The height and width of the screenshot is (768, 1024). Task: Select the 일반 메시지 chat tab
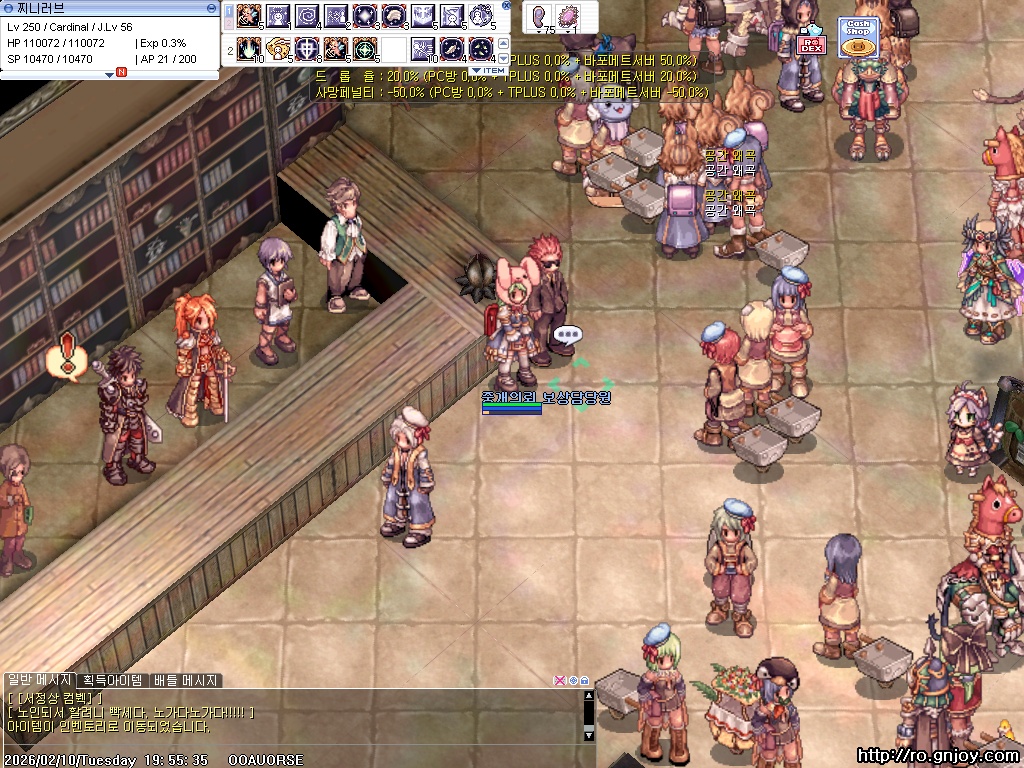[41, 680]
